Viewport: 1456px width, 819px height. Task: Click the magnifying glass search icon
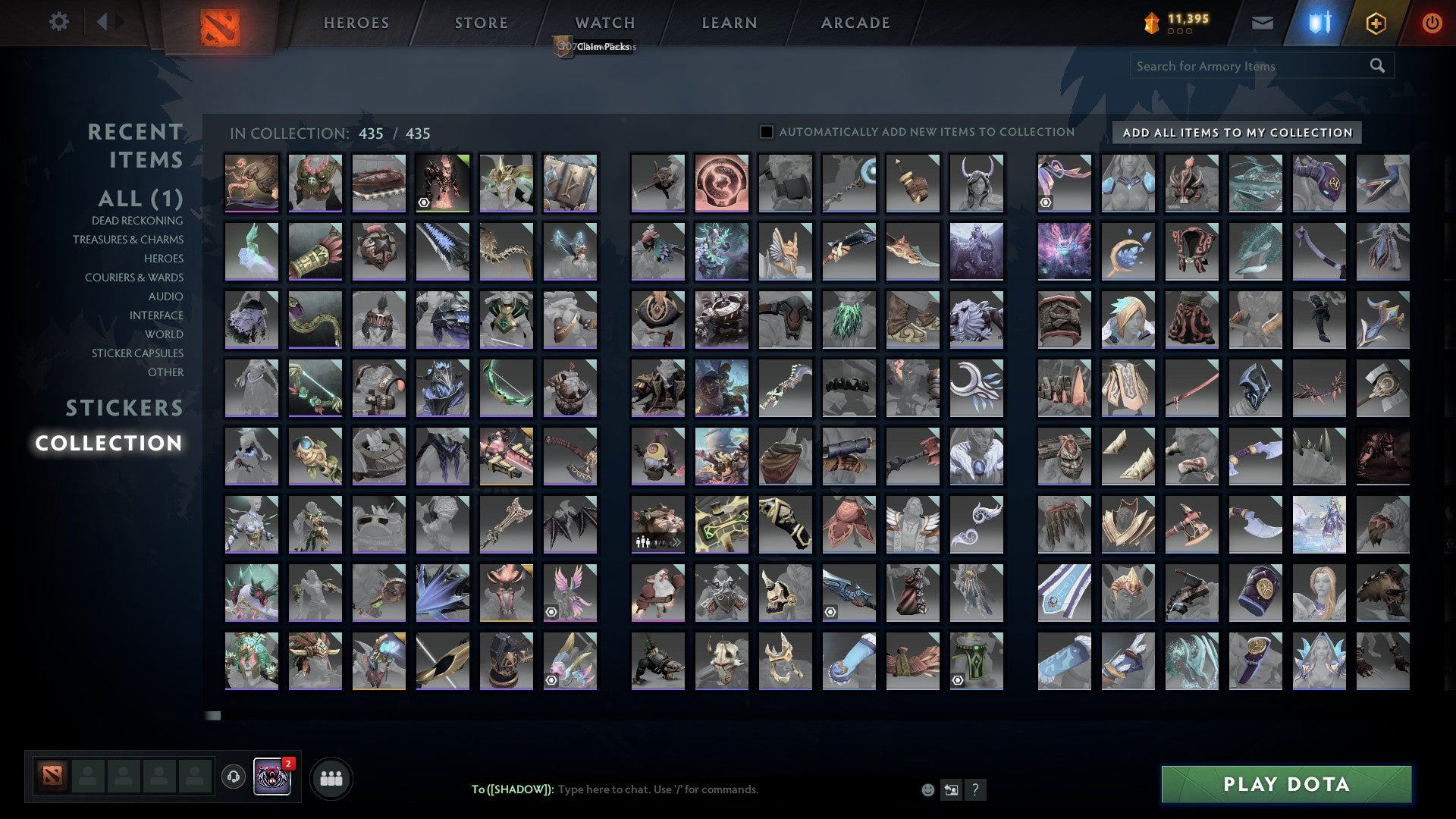click(1376, 66)
